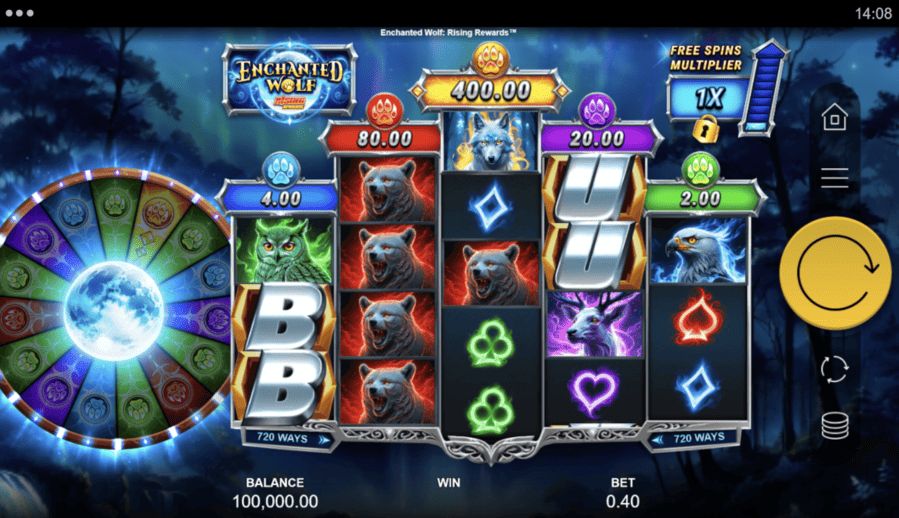Open bet settings via coin stack icon
Screen dimensions: 899x518
tap(834, 425)
